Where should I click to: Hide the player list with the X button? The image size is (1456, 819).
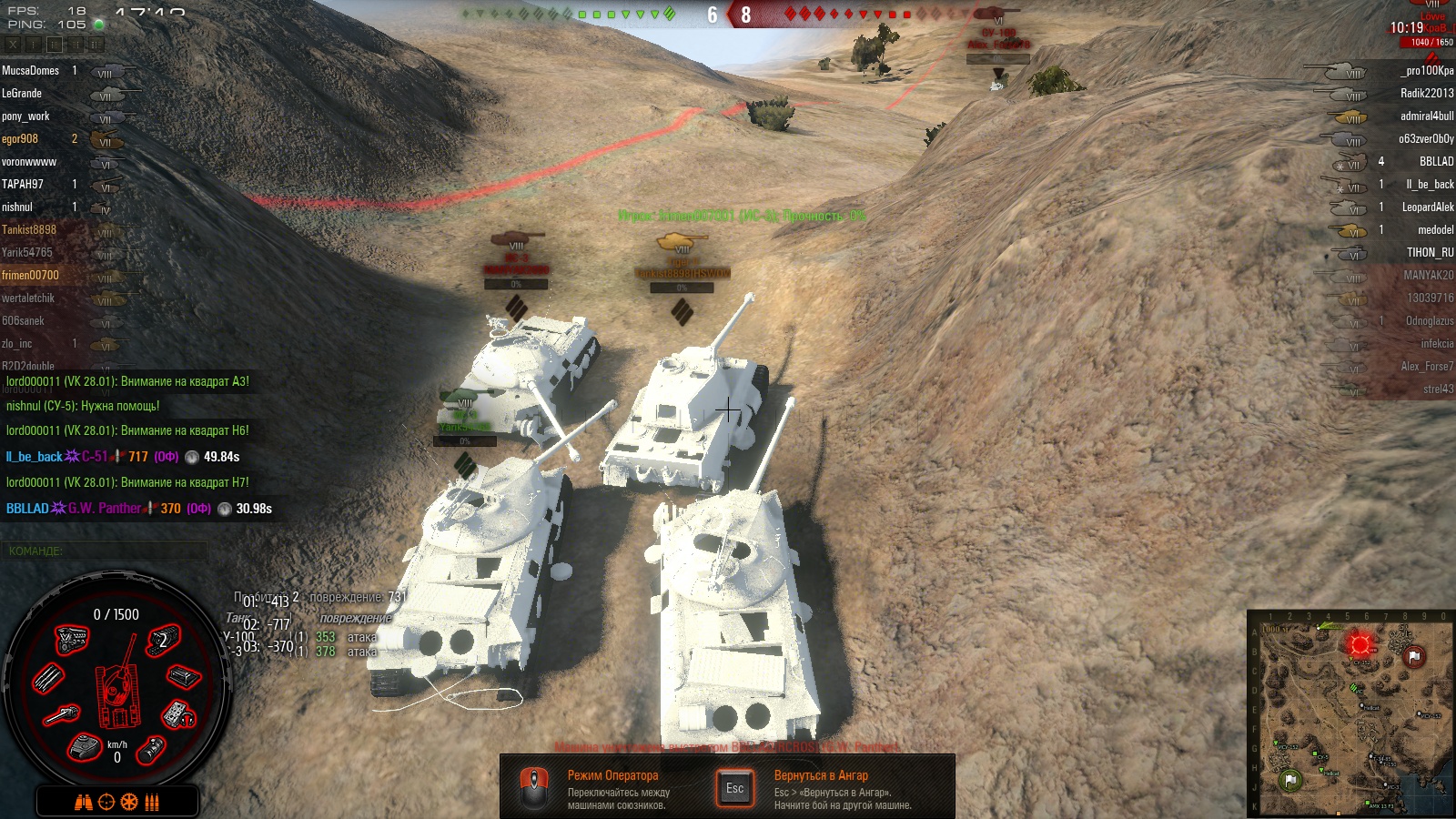(13, 44)
